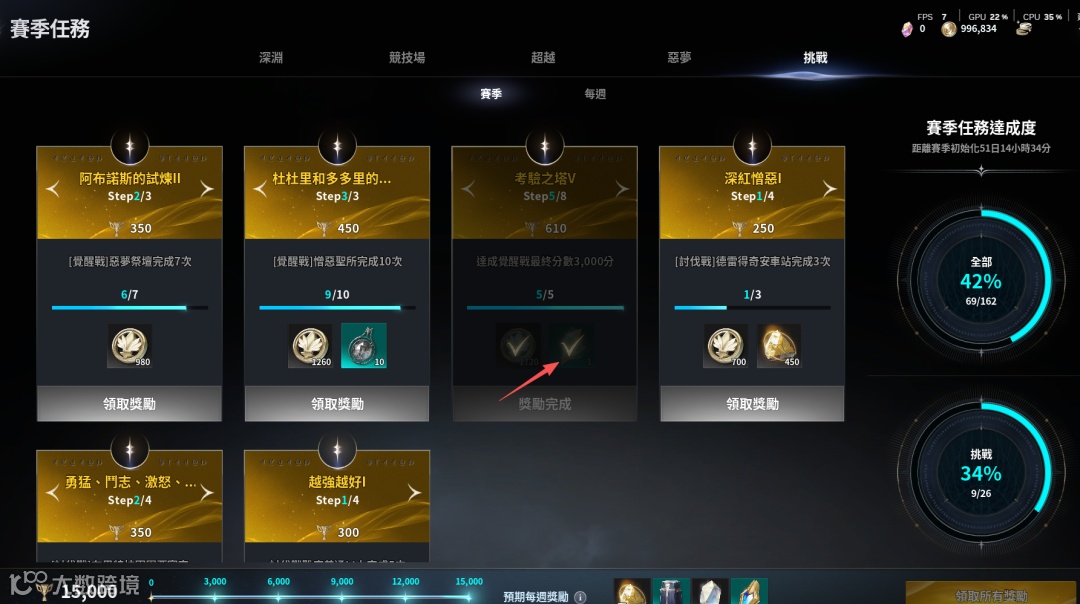Switch to the 每週 sub-tab
Viewport: 1080px width, 604px height.
click(595, 94)
